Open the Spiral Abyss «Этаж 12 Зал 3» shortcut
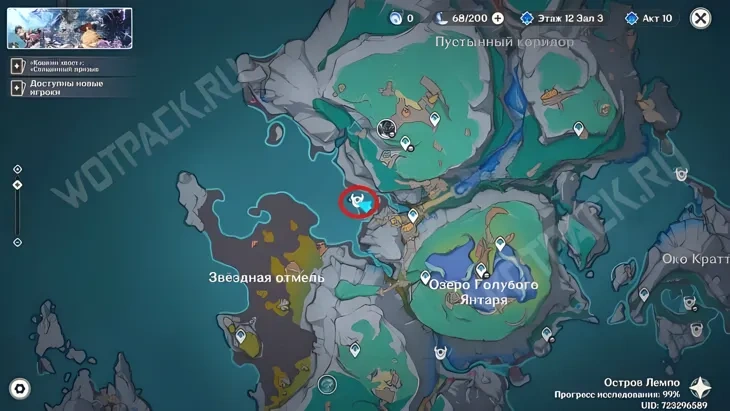730x411 pixels. [x=563, y=18]
